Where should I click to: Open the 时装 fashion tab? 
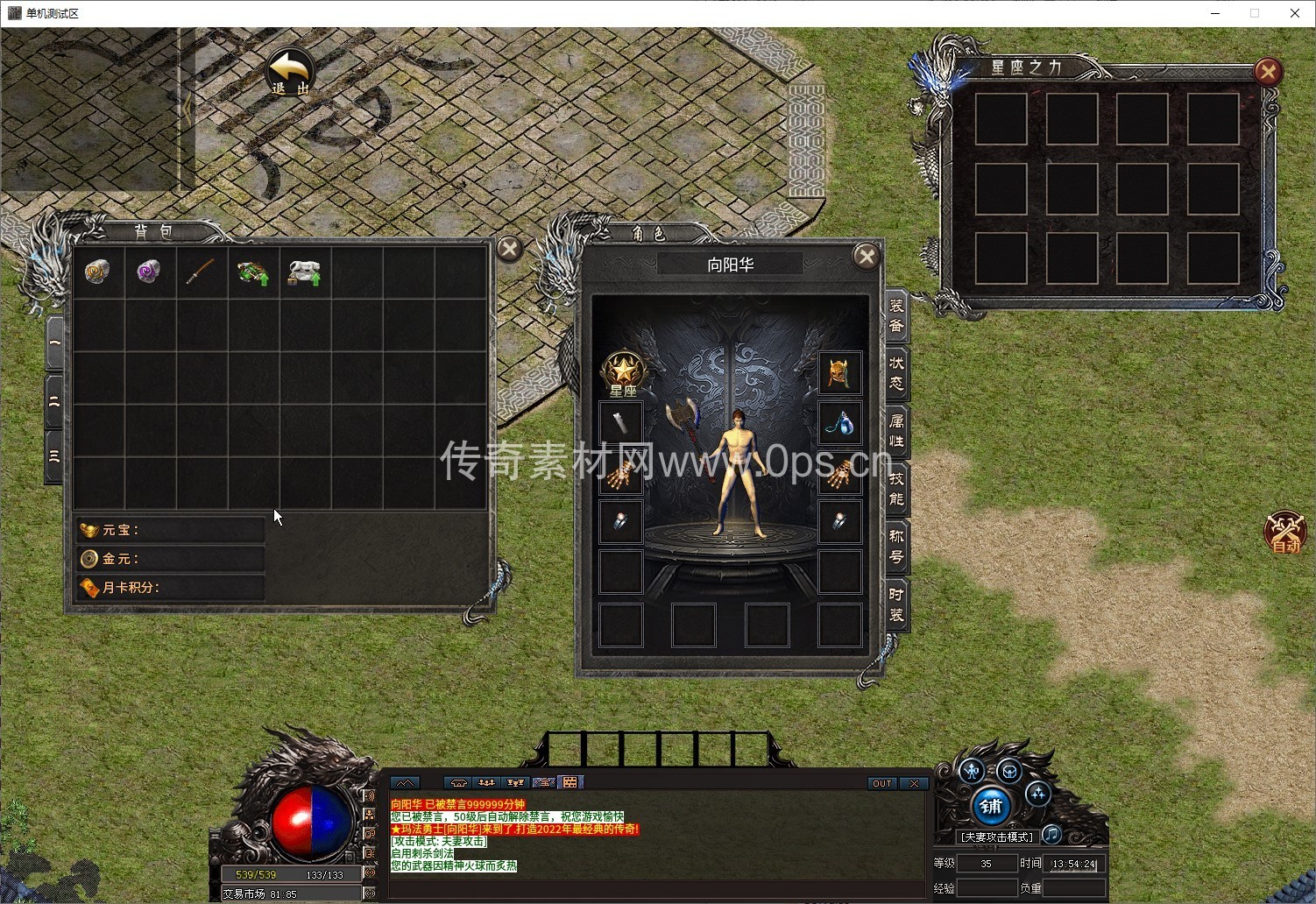pos(896,604)
